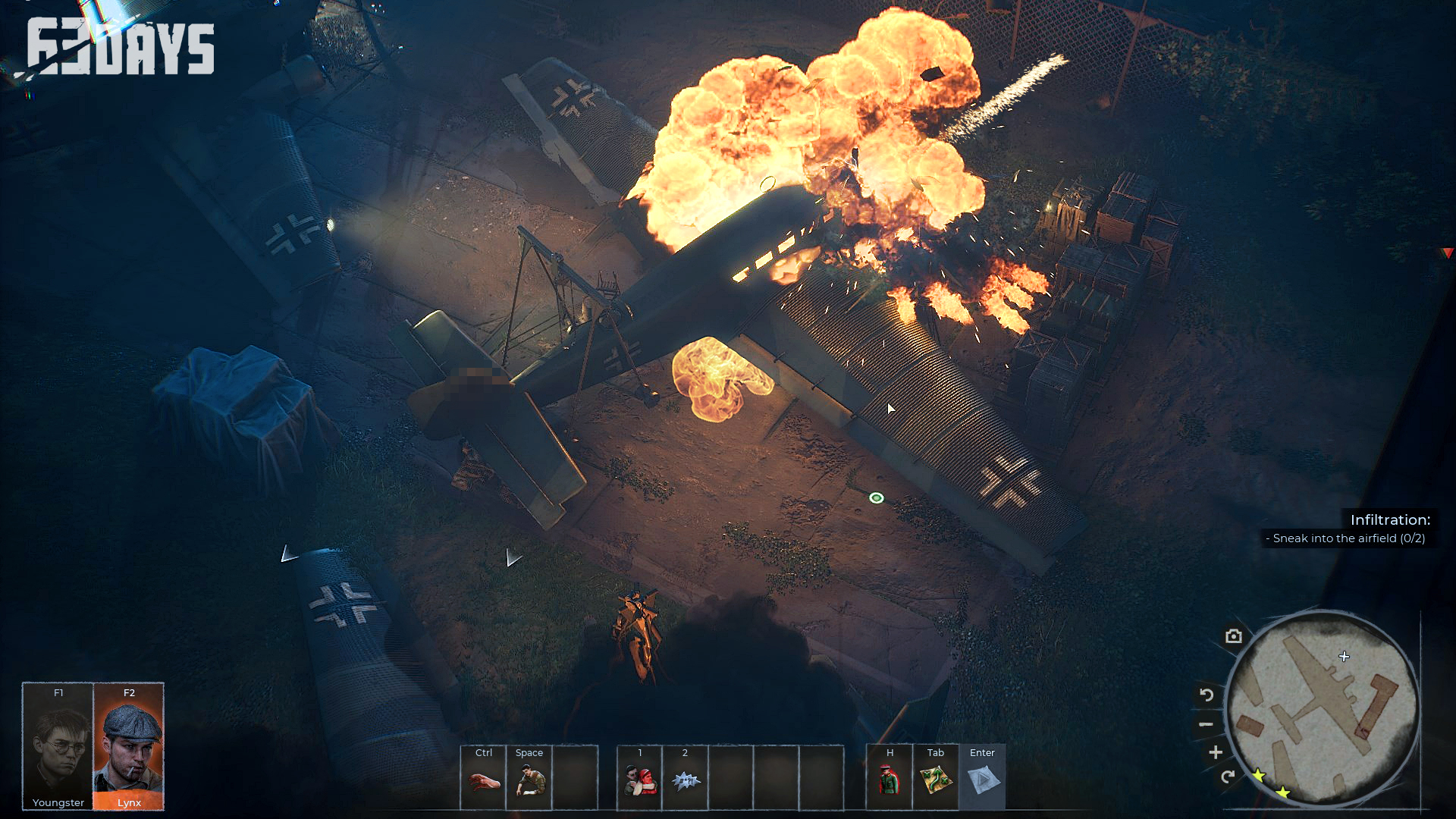Screen dimensions: 1456x819
Task: Activate the grabbing hand ability
Action: pyautogui.click(x=483, y=781)
